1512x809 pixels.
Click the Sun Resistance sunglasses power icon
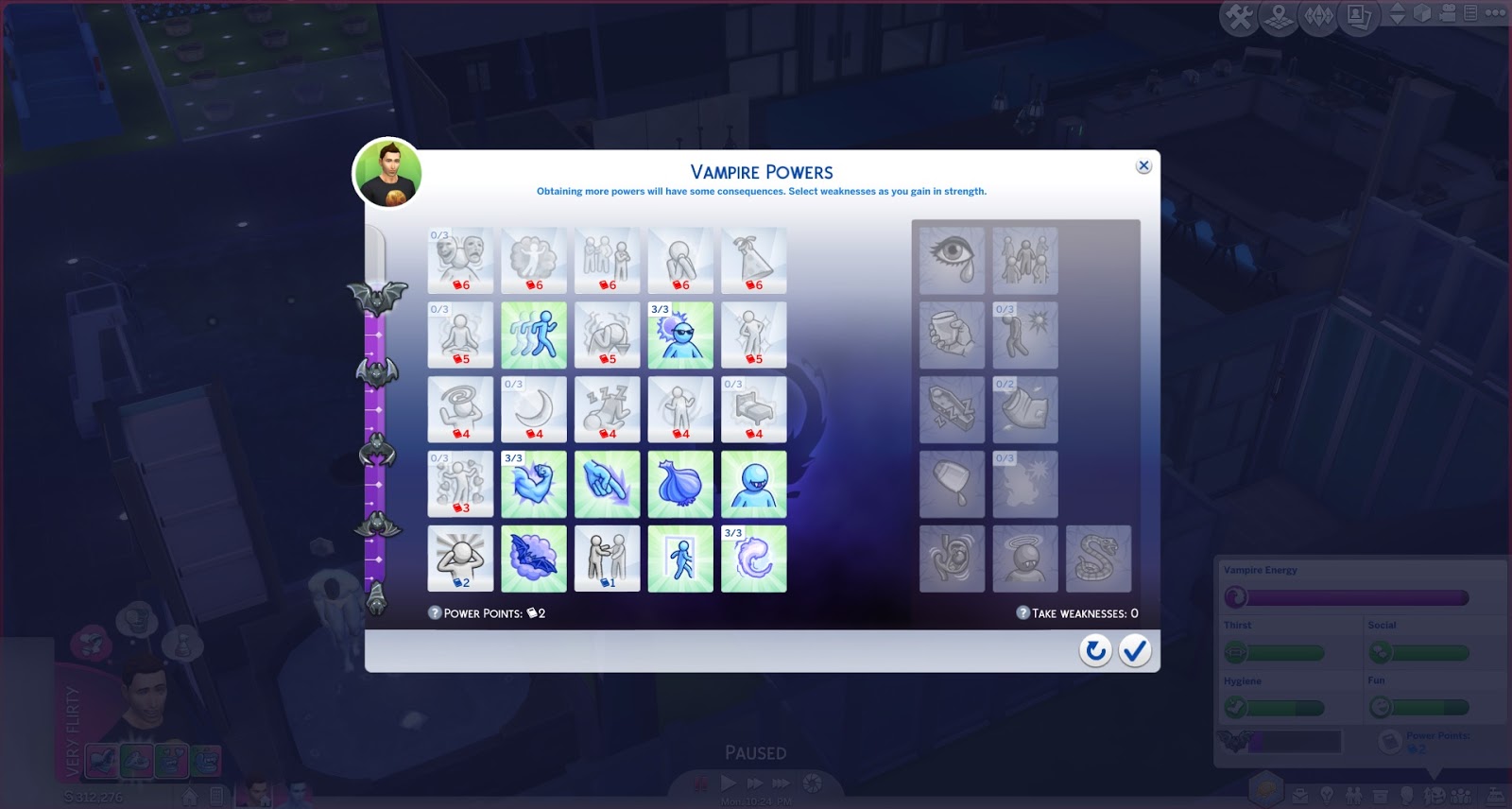[680, 334]
